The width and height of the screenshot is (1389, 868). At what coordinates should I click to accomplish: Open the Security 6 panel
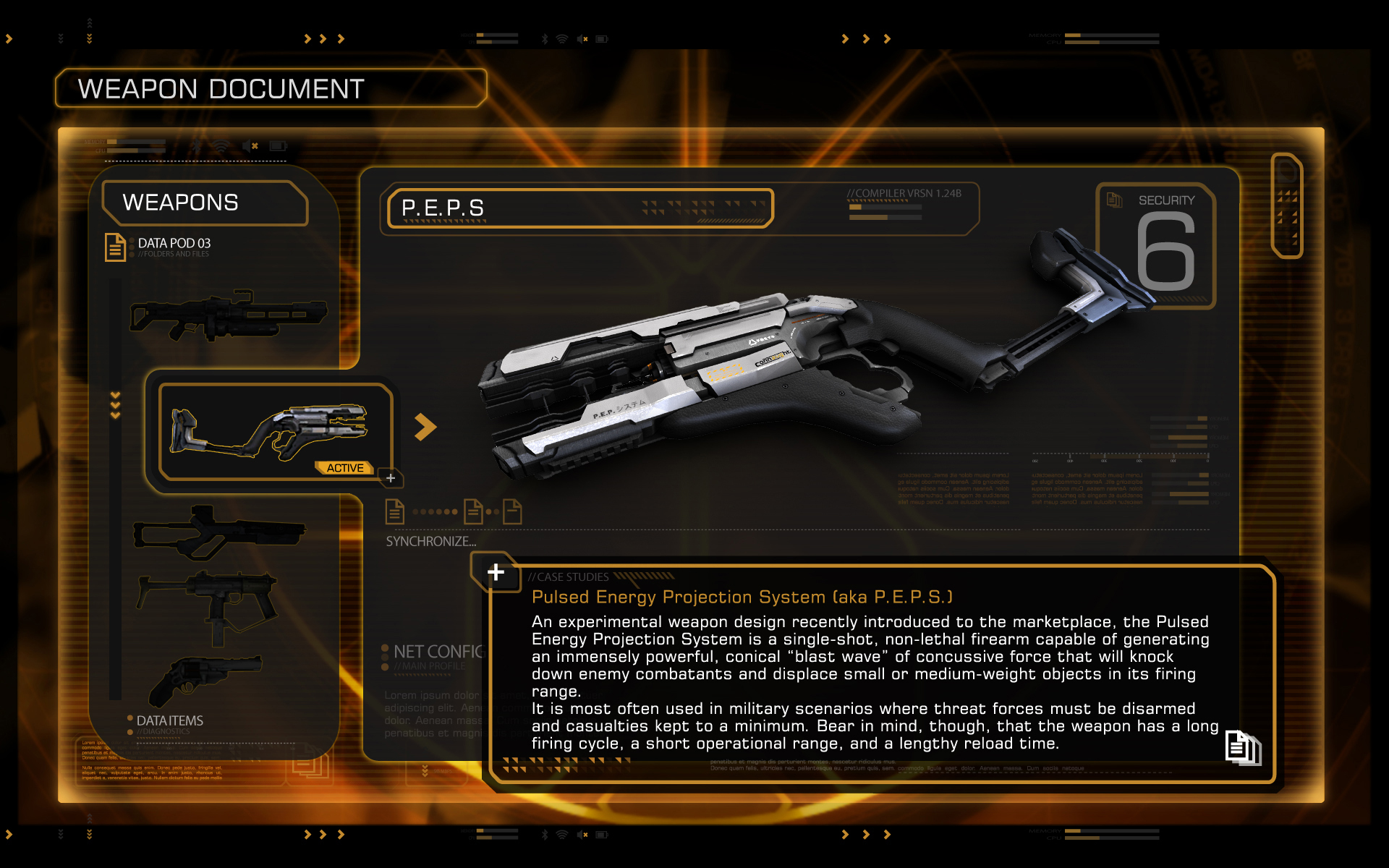(x=1157, y=246)
